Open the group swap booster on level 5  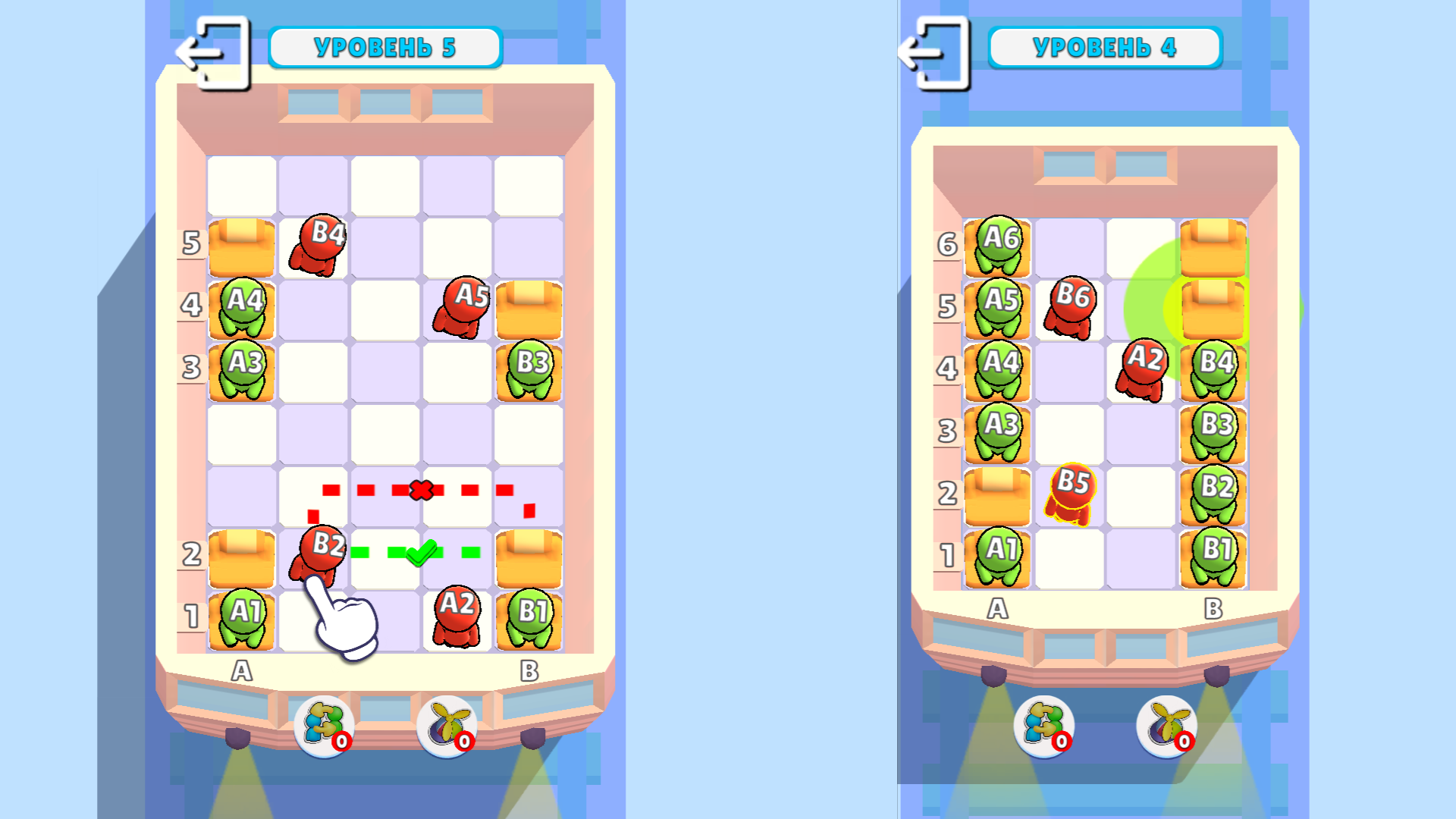pyautogui.click(x=322, y=726)
